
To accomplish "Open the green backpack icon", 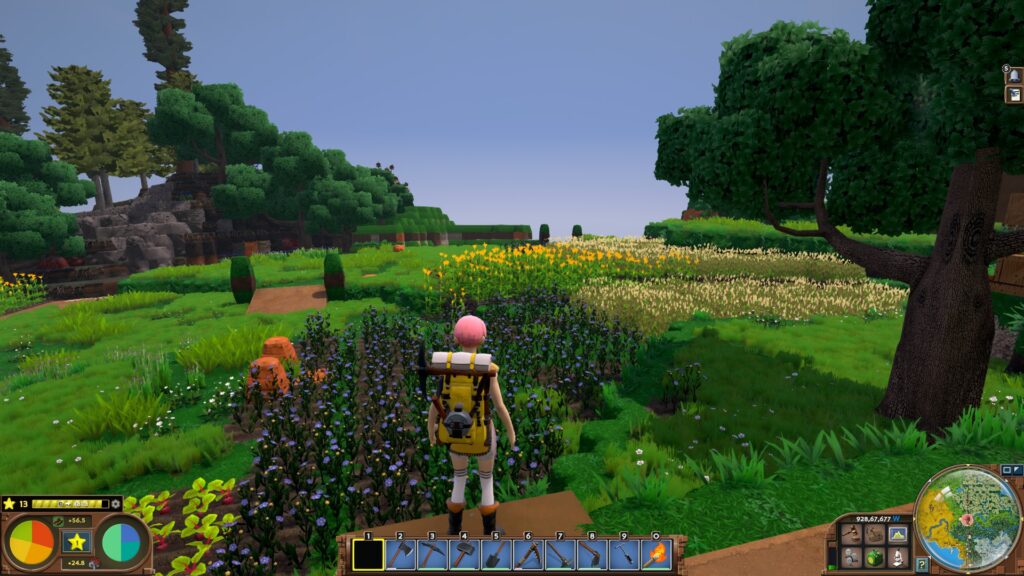I will coord(874,558).
